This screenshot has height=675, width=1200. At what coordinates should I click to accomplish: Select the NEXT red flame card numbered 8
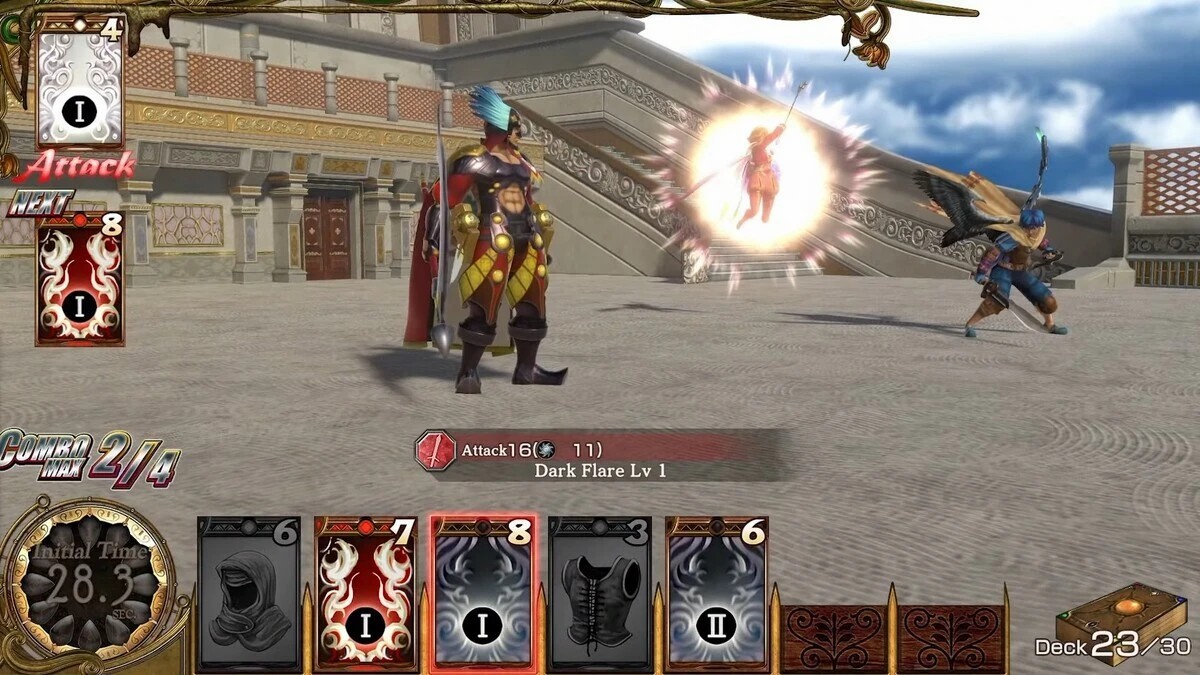[80, 279]
